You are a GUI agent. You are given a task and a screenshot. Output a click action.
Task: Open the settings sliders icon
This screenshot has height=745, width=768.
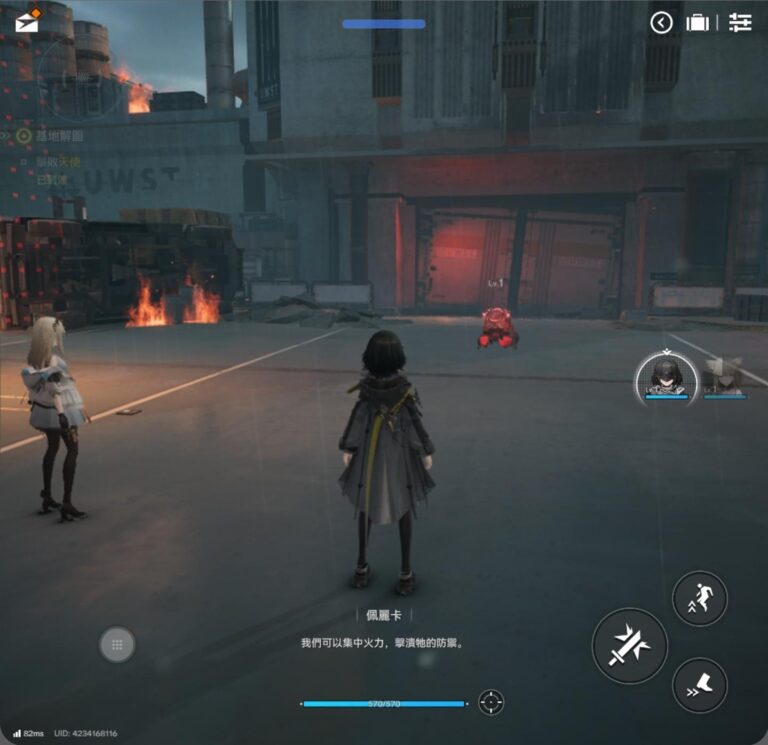[x=740, y=22]
